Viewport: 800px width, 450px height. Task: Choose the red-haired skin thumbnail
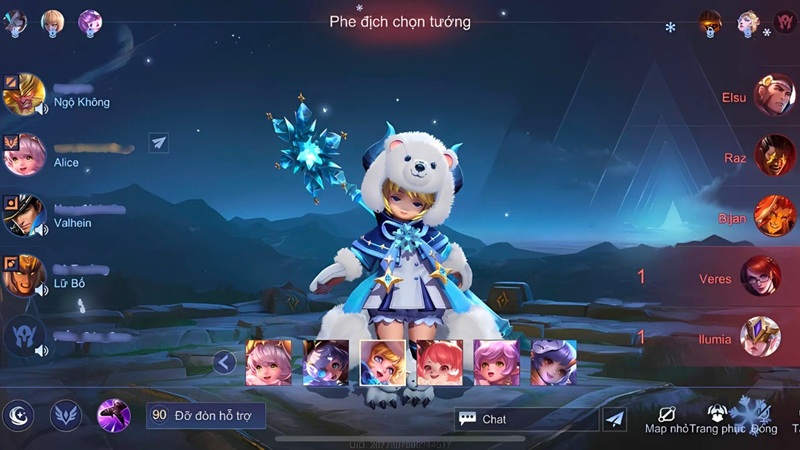pos(439,362)
